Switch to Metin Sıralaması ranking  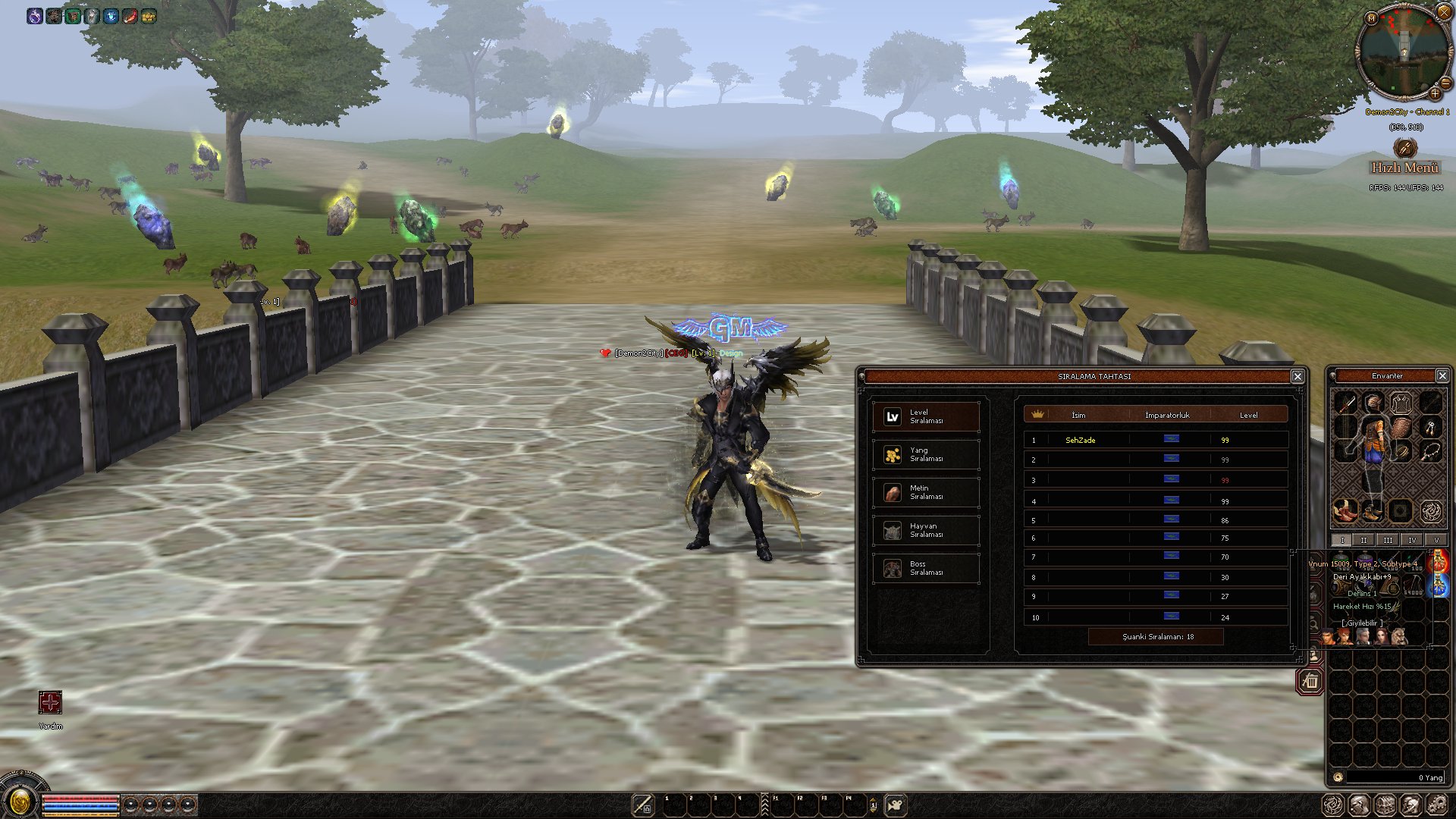click(926, 492)
